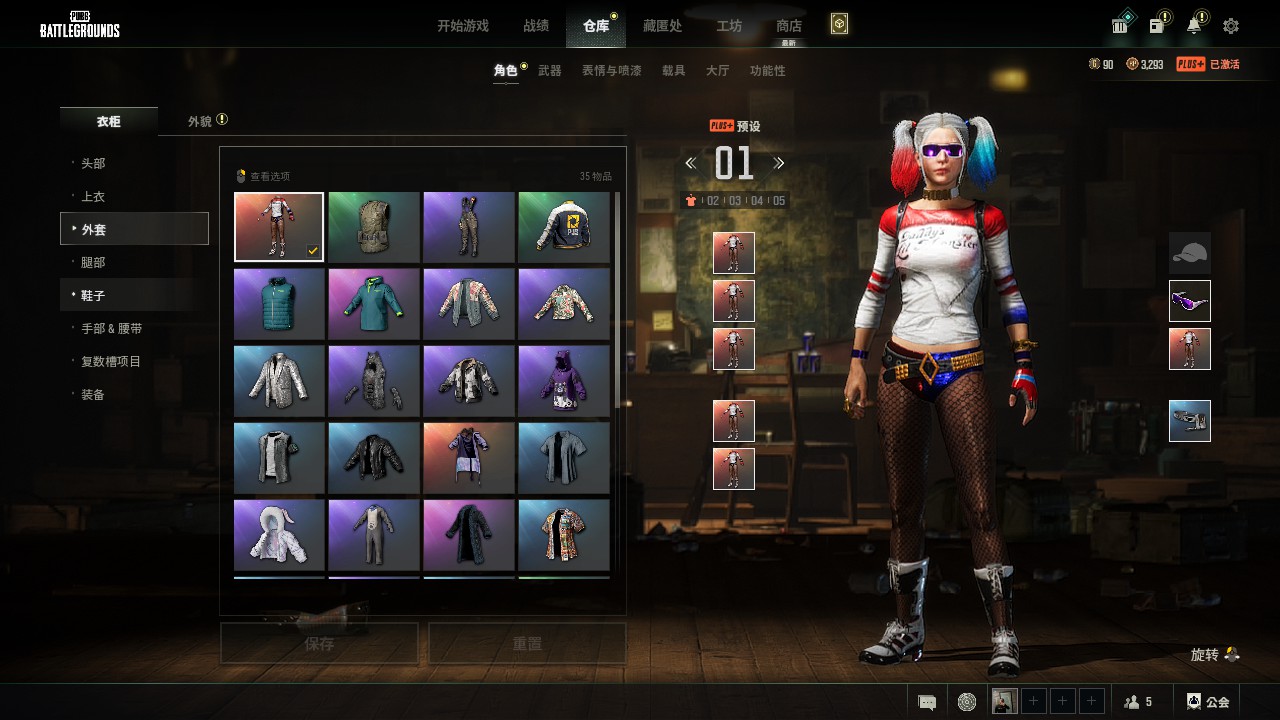The height and width of the screenshot is (720, 1280).
Task: Choose the 腿部 category
Action: (93, 262)
